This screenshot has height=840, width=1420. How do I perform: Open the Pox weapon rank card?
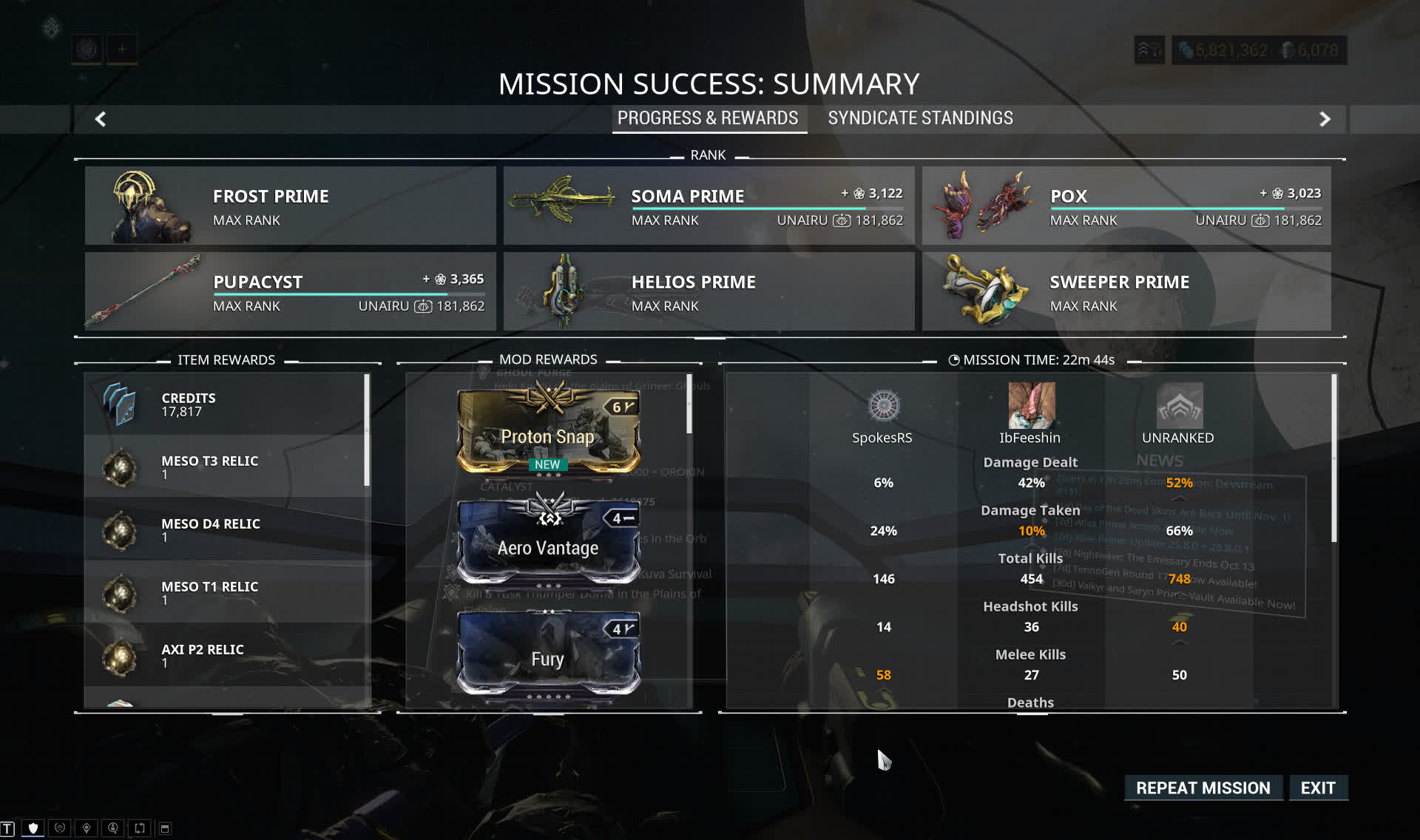pos(1126,206)
